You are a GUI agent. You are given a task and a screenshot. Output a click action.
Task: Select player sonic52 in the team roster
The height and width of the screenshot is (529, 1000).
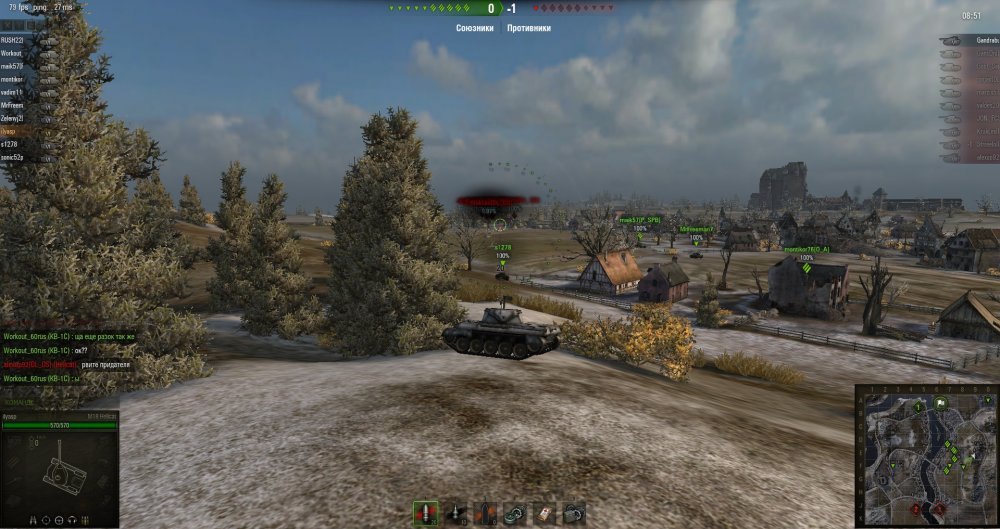tap(12, 157)
